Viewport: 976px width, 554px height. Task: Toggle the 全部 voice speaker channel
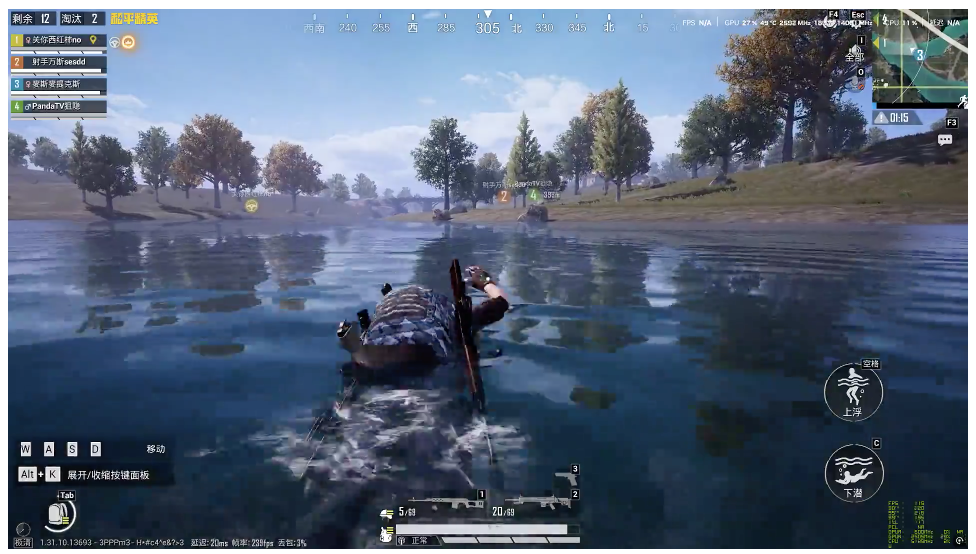857,55
